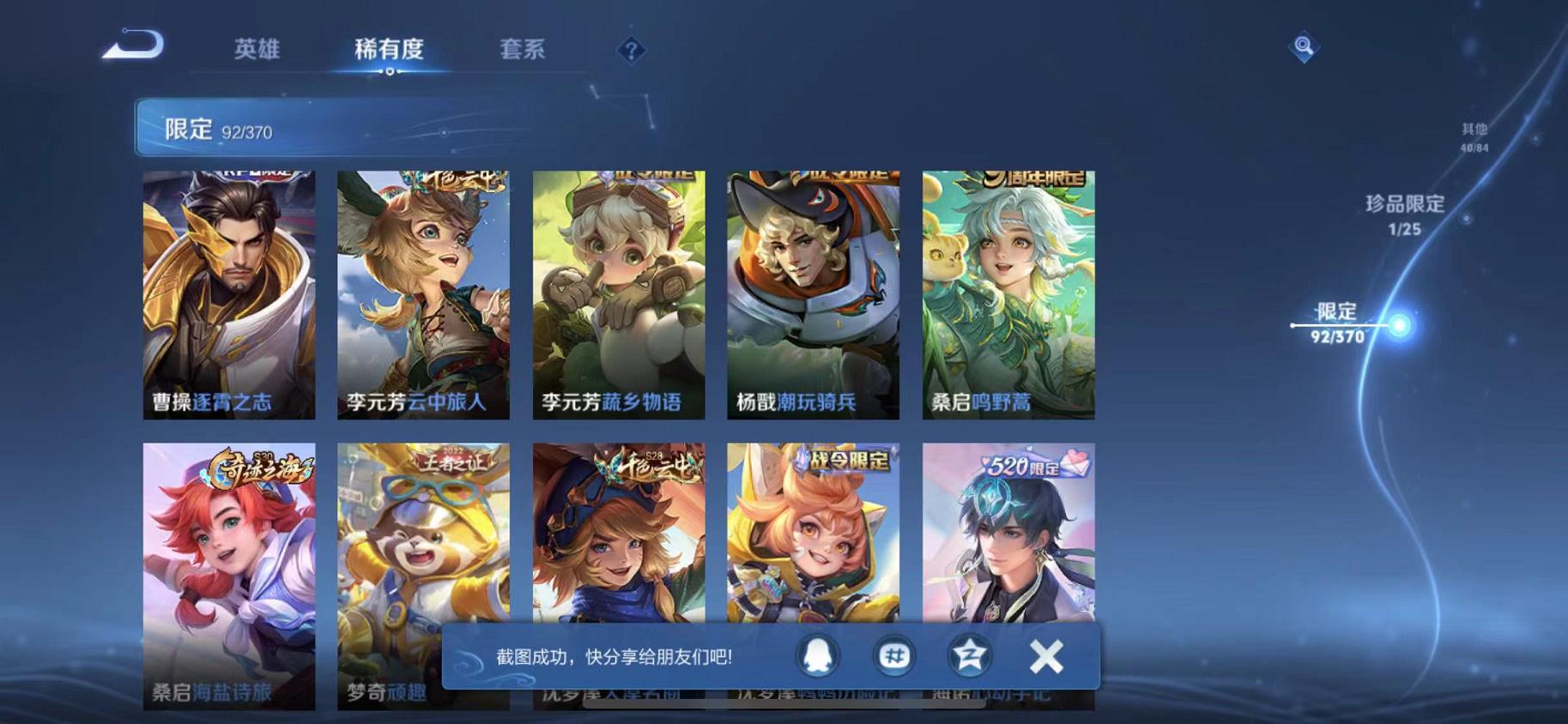Reselect the 稀有度 tab
The width and height of the screenshot is (1568, 724).
[391, 50]
